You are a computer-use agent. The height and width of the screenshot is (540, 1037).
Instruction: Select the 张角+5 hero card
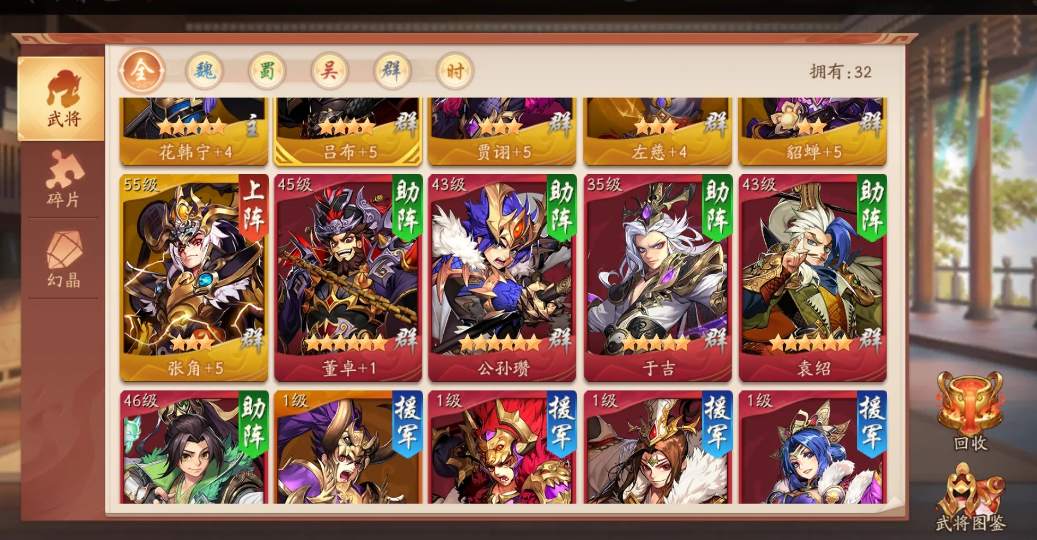click(x=194, y=278)
